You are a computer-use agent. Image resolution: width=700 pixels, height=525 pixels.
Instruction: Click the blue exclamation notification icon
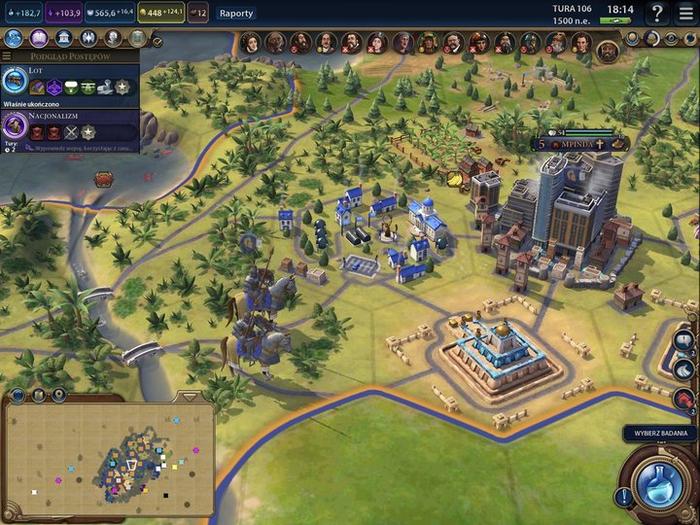click(623, 495)
